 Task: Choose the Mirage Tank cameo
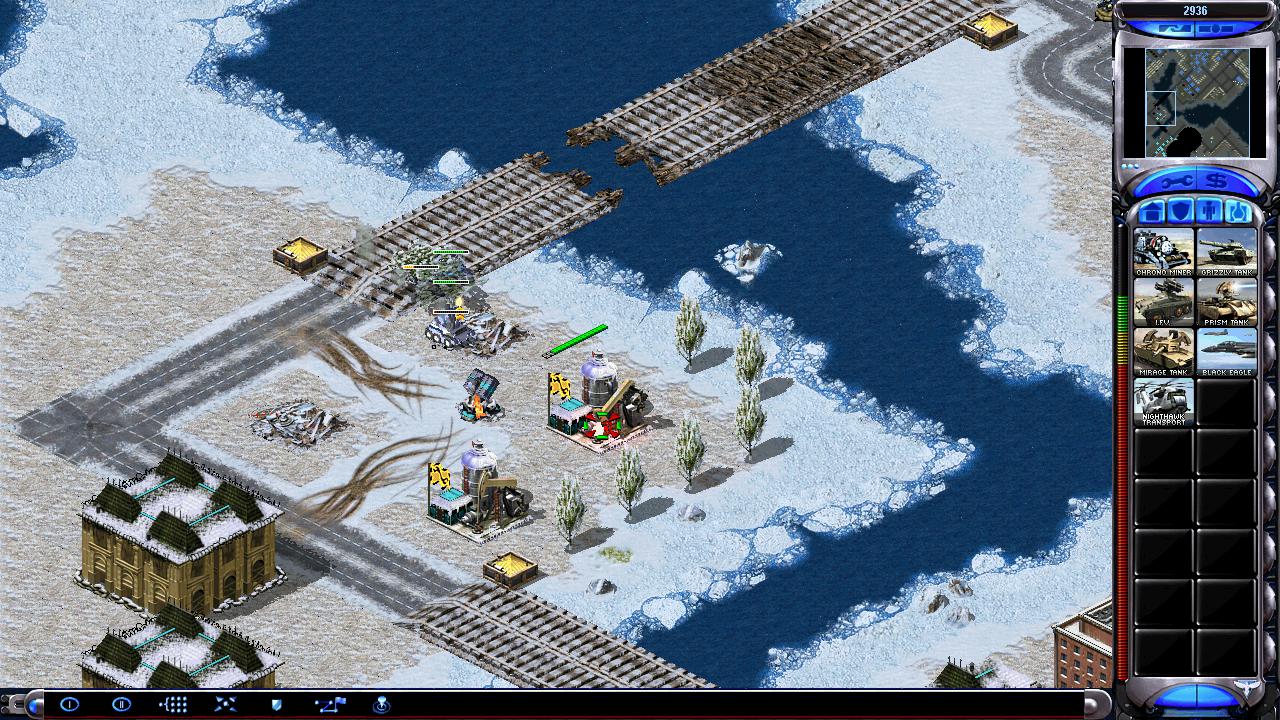tap(1164, 352)
